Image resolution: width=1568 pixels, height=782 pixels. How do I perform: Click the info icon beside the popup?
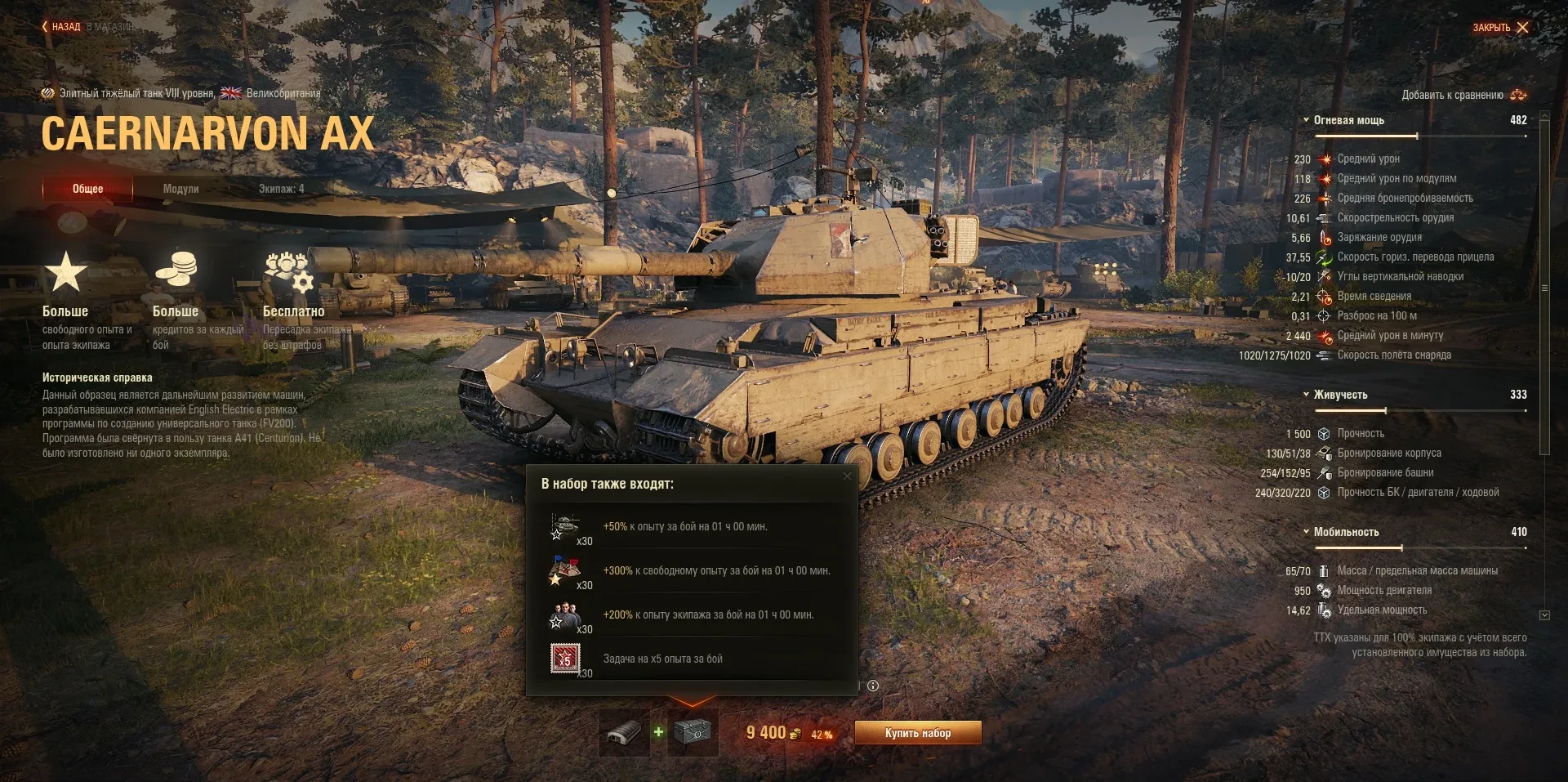(873, 686)
